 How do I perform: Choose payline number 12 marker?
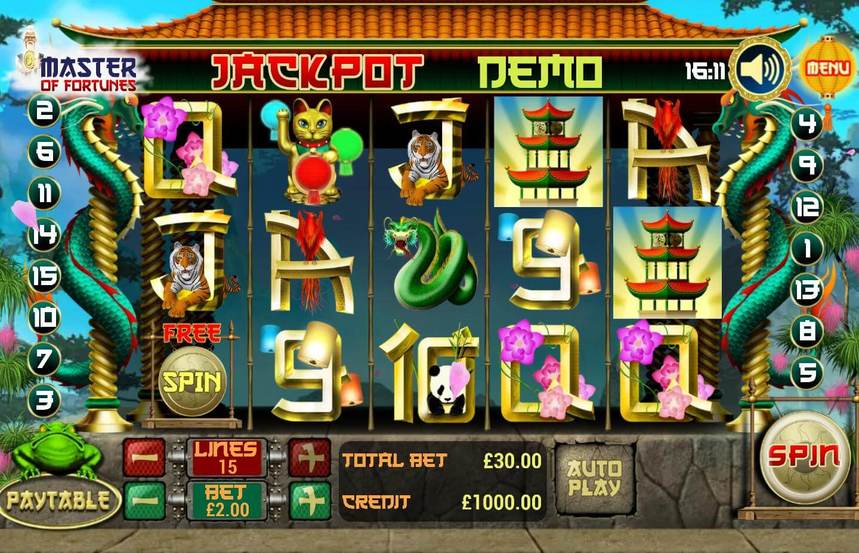pos(806,206)
